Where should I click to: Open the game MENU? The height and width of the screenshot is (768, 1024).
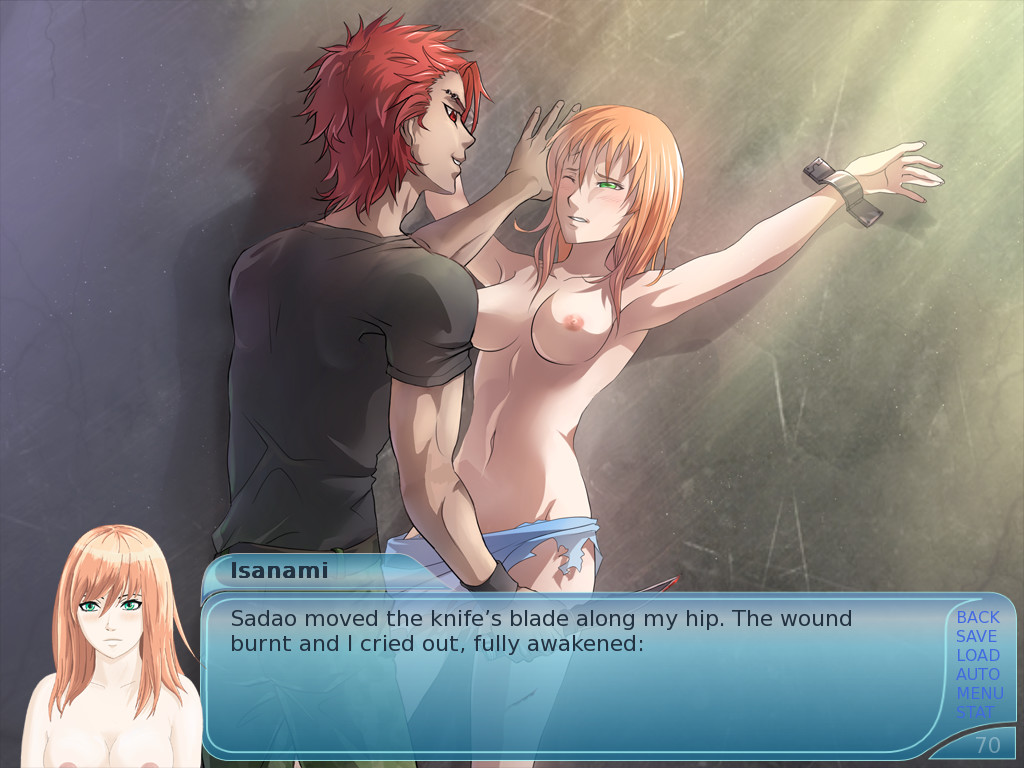pos(979,693)
